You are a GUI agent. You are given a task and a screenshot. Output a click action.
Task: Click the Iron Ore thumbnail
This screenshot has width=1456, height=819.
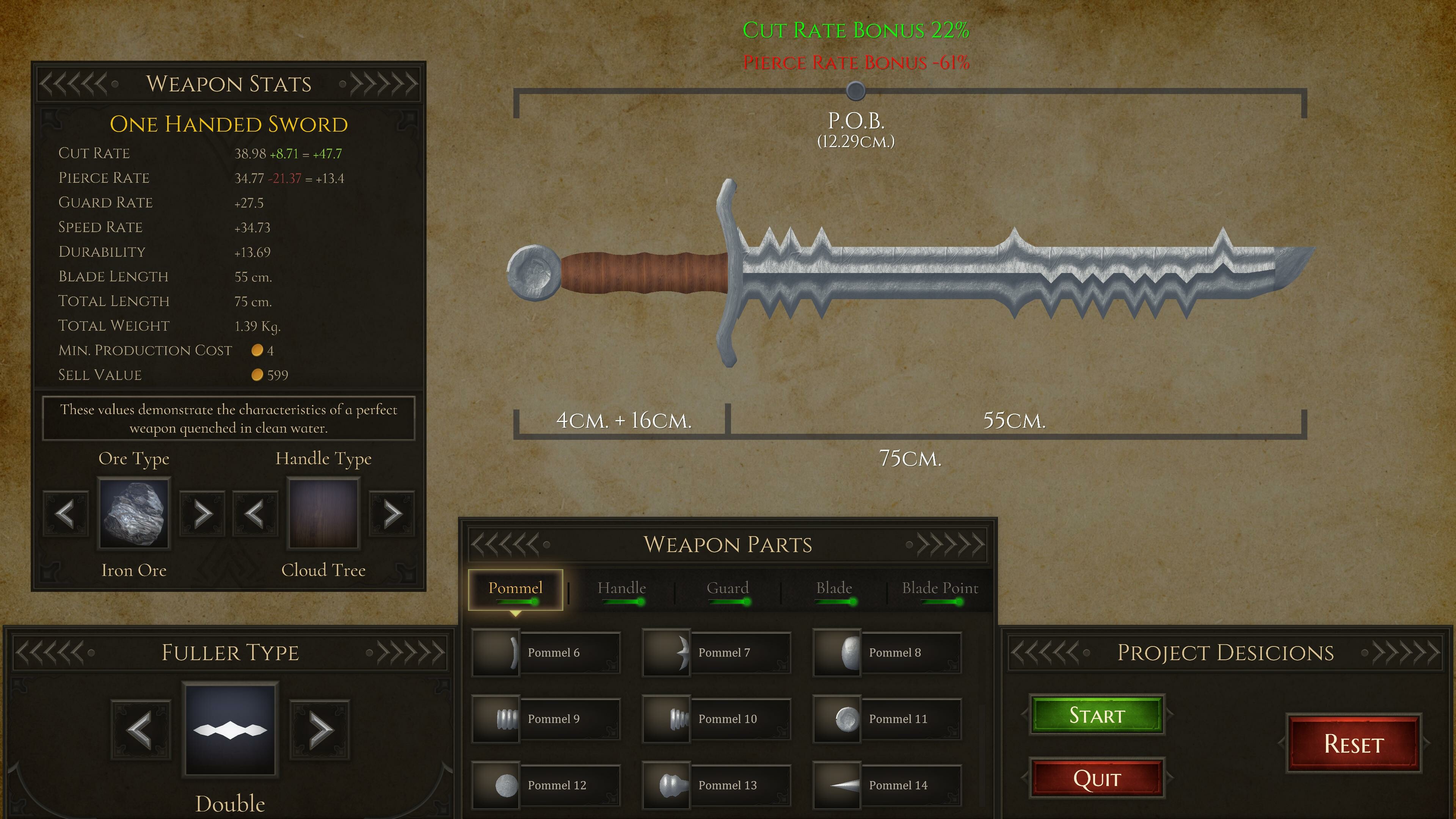click(x=134, y=513)
